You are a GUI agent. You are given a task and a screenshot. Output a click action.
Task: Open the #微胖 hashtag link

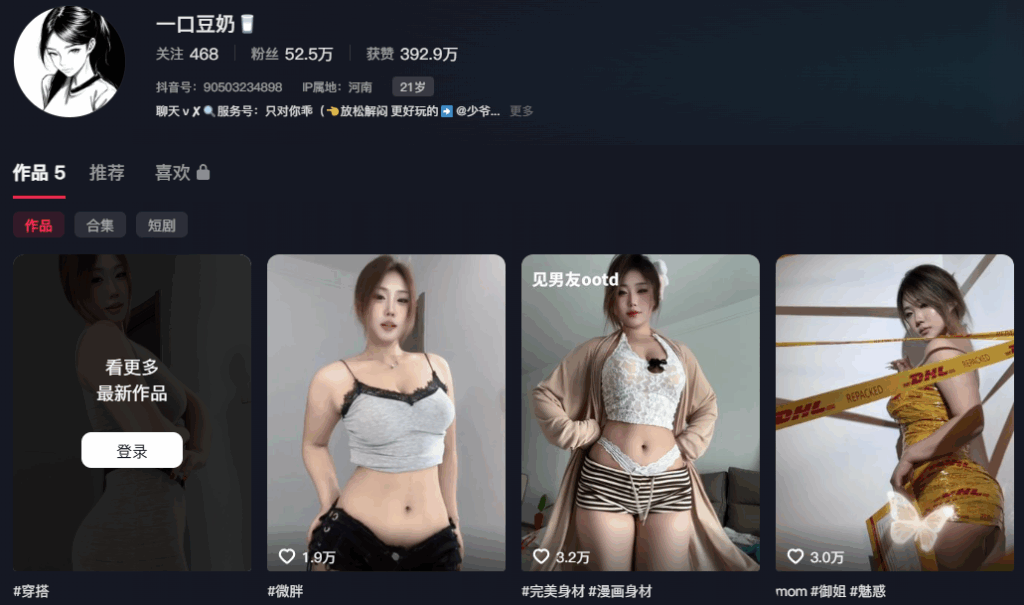pyautogui.click(x=285, y=591)
